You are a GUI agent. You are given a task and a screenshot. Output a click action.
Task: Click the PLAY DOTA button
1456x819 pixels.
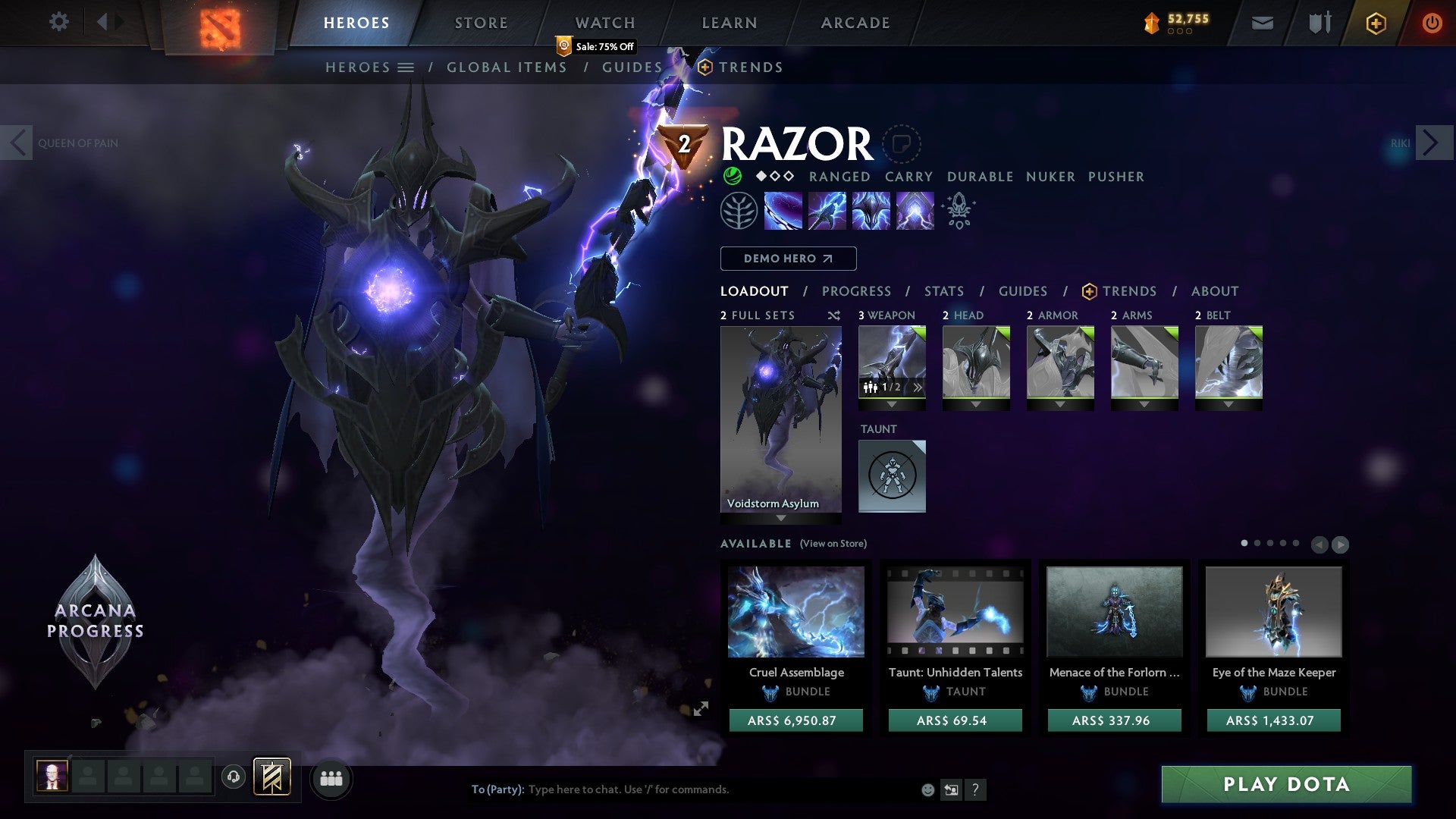tap(1285, 785)
